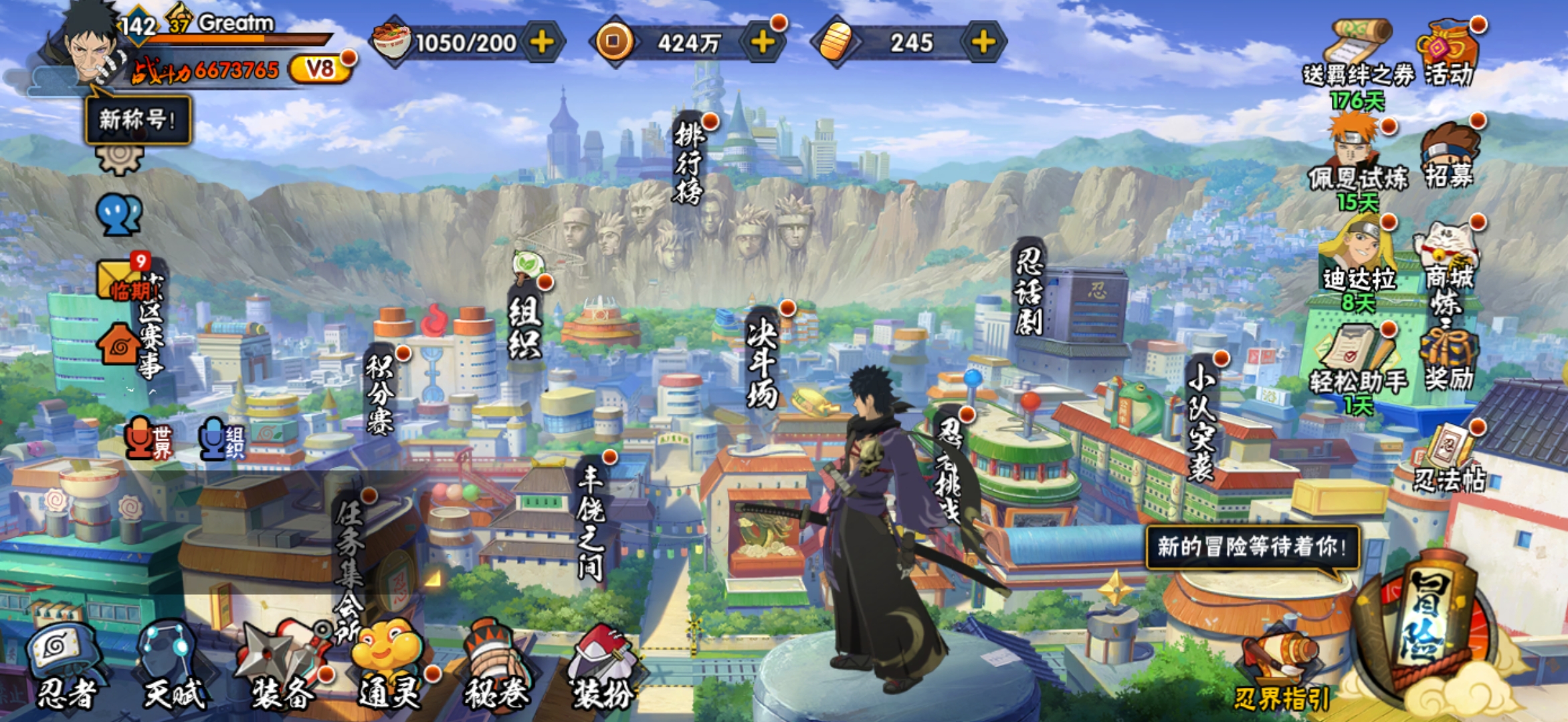Add more gold coins with the plus button
This screenshot has height=722, width=1568.
tap(763, 43)
